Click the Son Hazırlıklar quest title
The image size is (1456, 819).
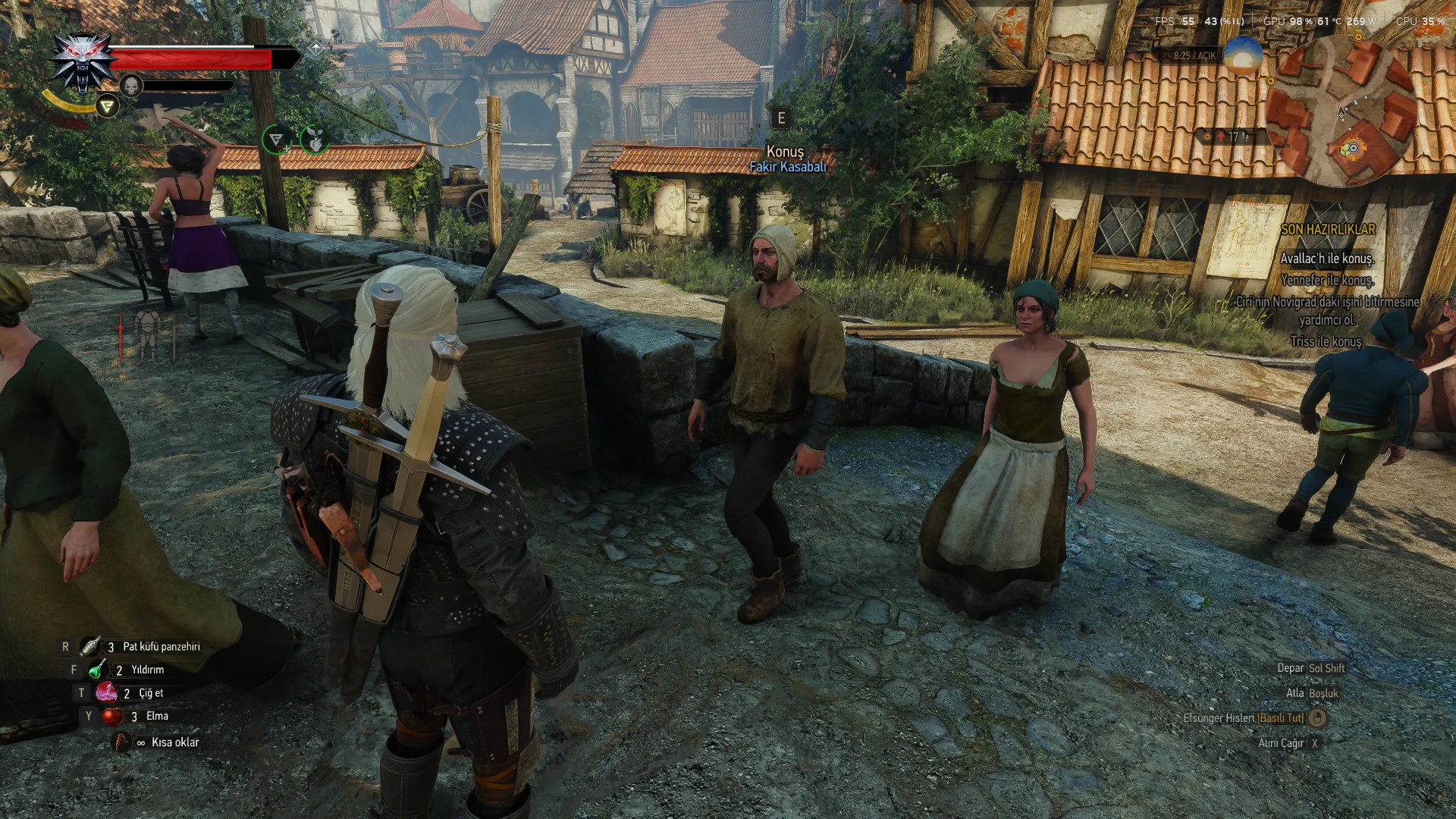point(1328,229)
